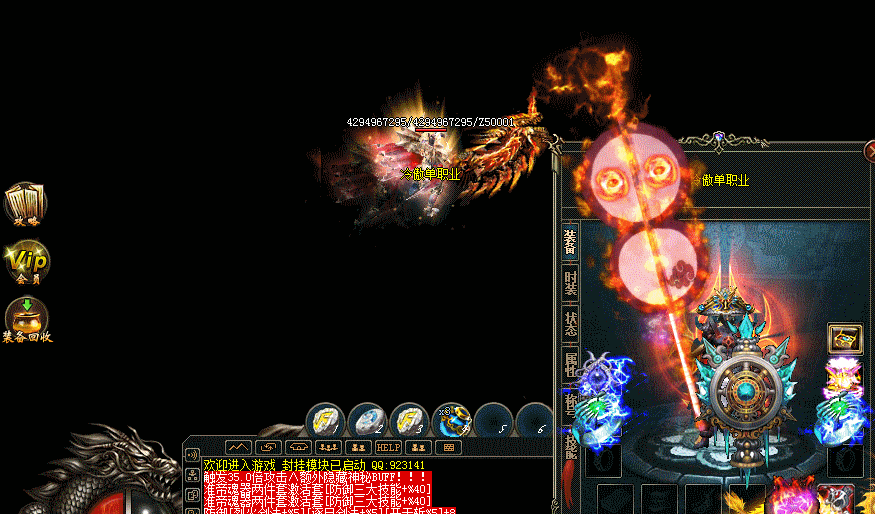Use the blue potion in hotbar slot 4
The height and width of the screenshot is (514, 875).
point(452,420)
